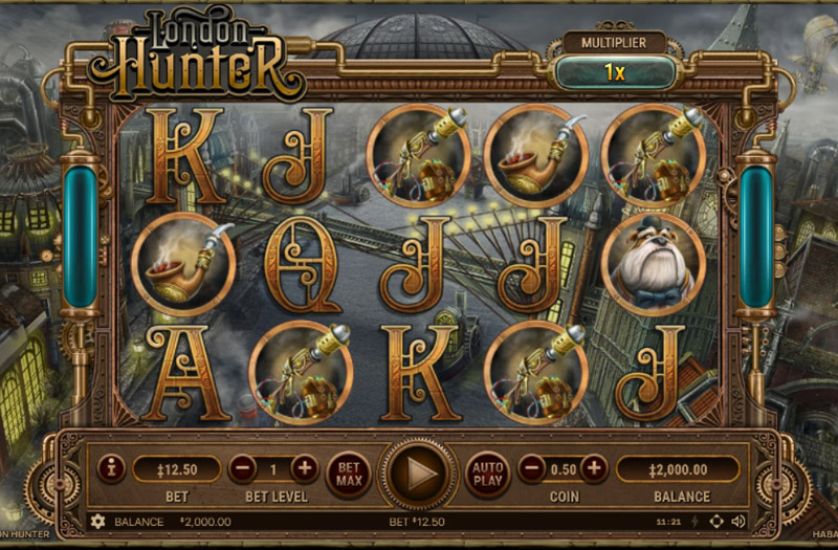Raise the coin value
Viewport: 838px width, 550px height.
[594, 467]
